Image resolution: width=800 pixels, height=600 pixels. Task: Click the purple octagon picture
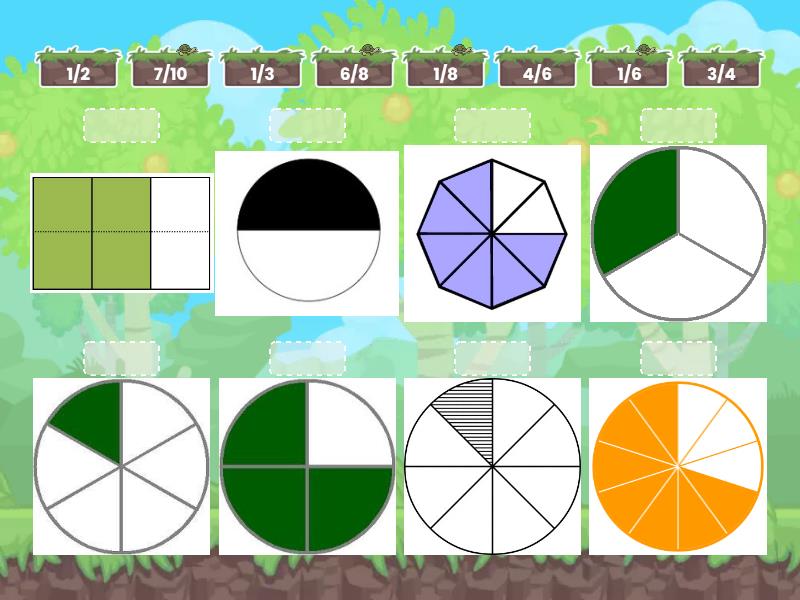click(x=492, y=234)
